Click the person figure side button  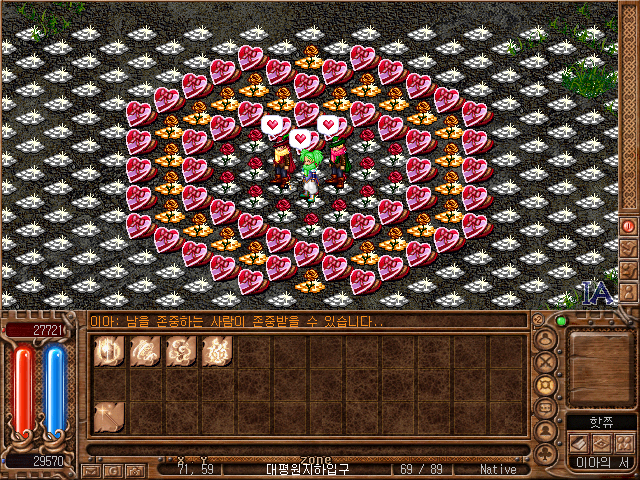click(x=629, y=292)
